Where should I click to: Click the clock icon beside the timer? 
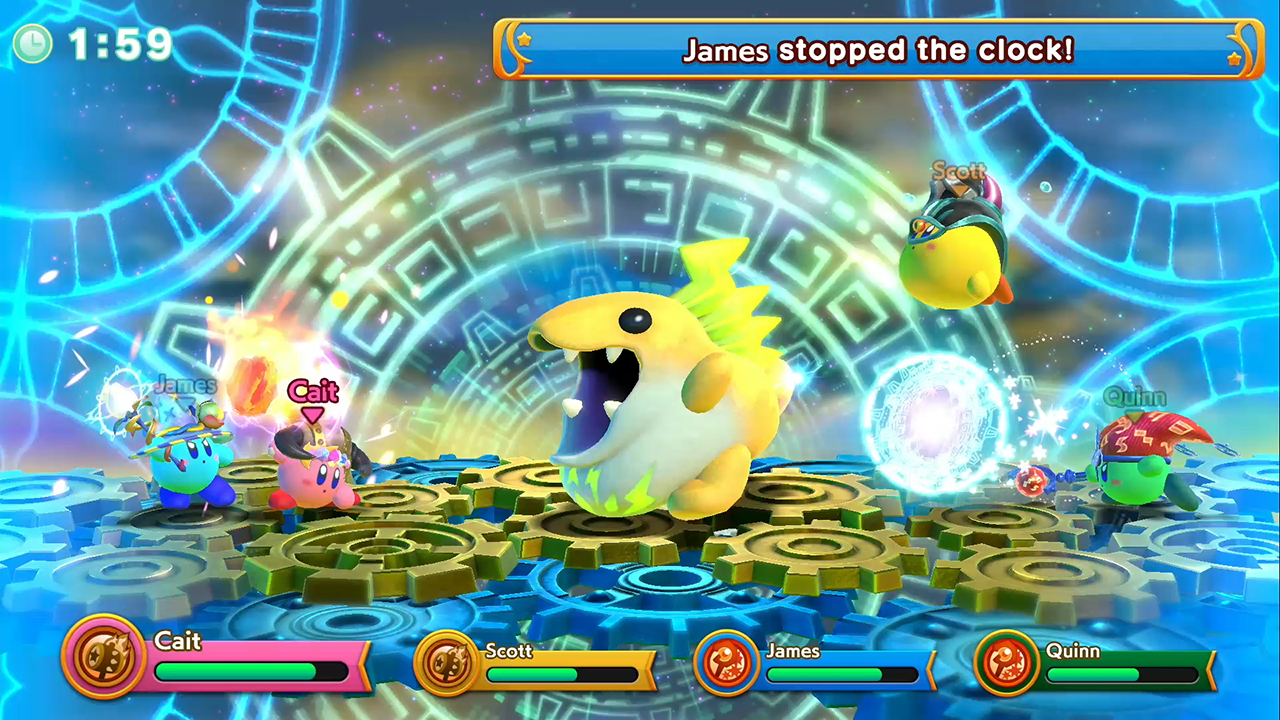31,45
